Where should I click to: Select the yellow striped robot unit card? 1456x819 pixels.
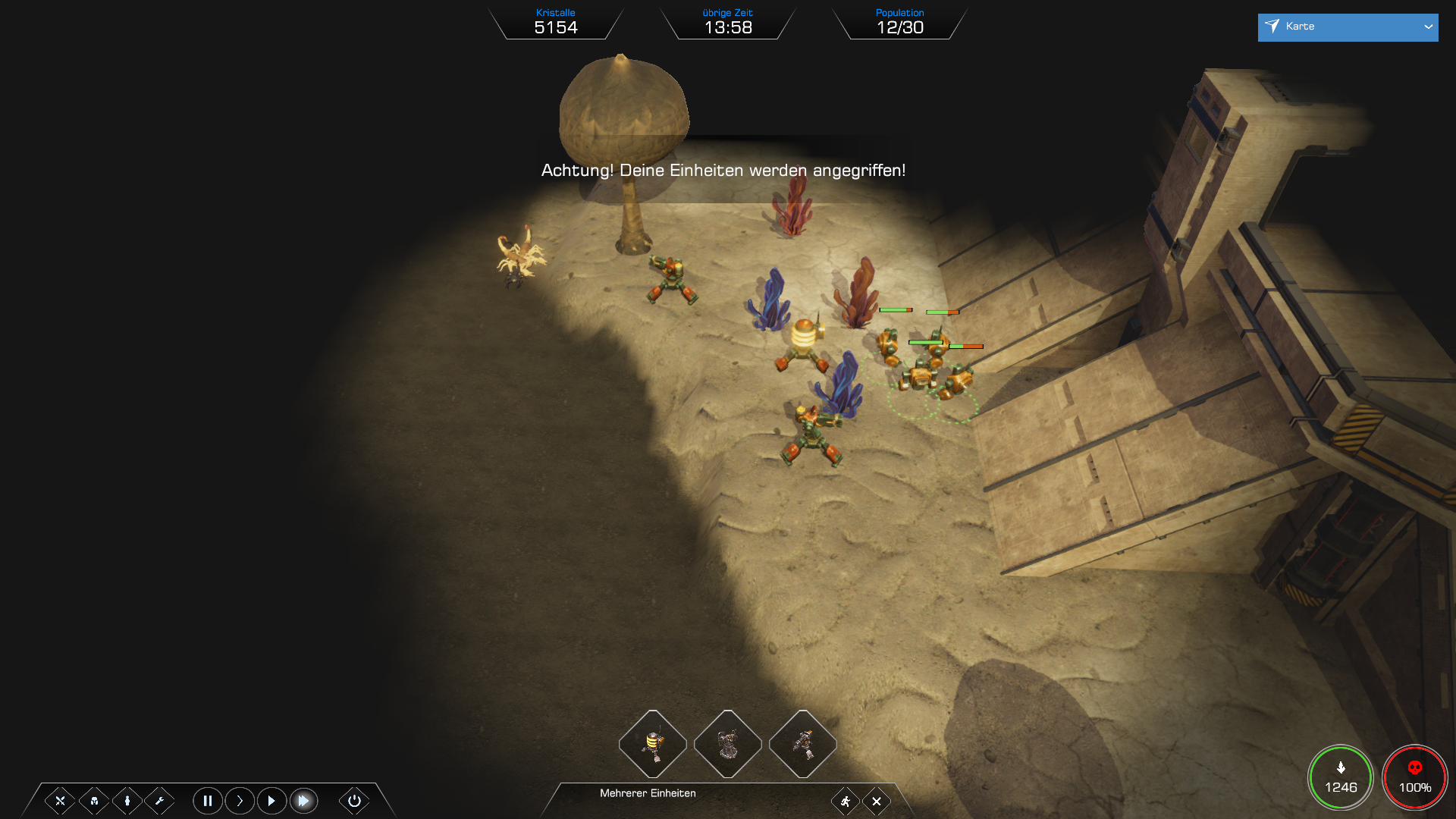(x=653, y=744)
